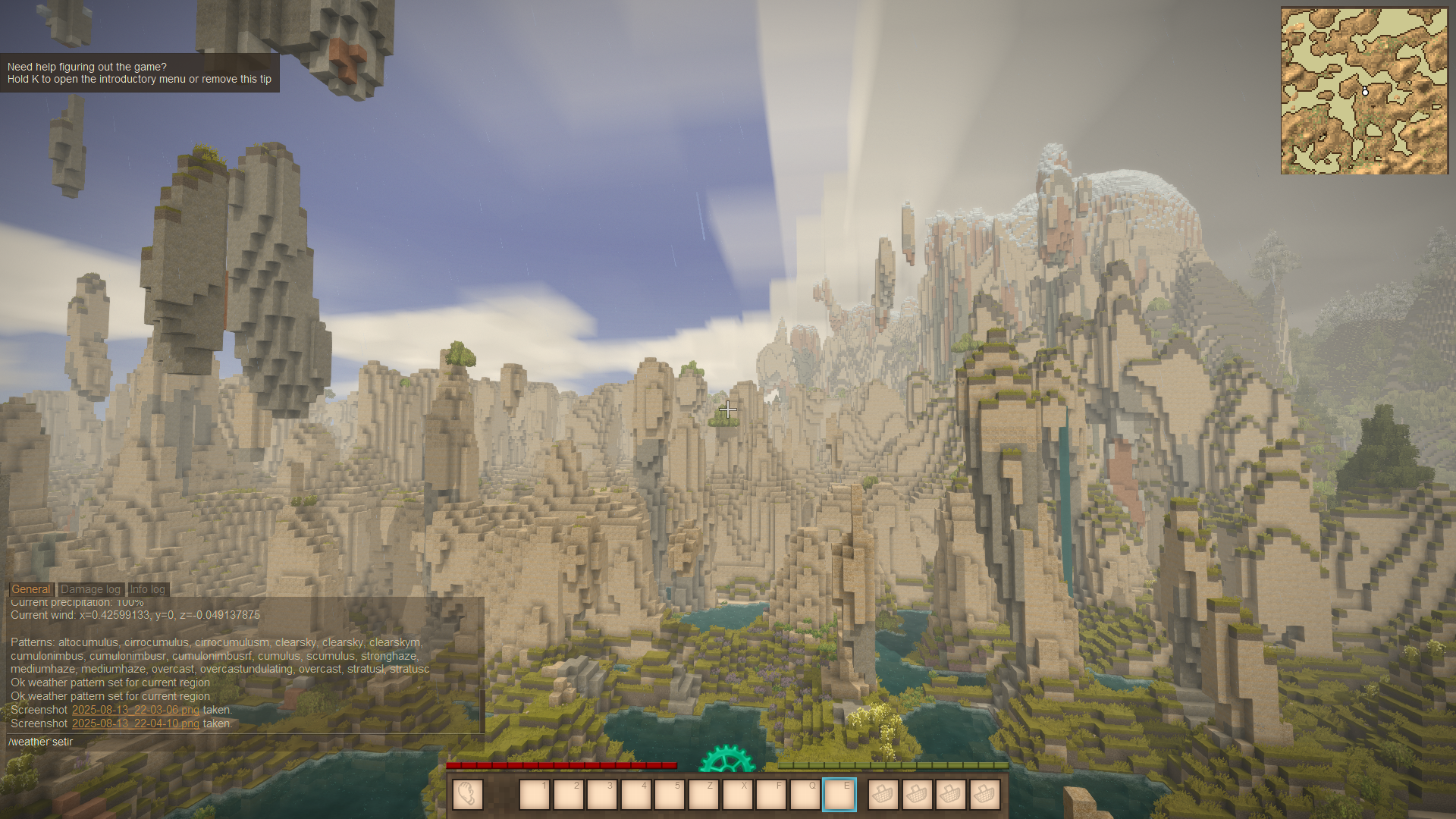This screenshot has height=819, width=1456.
Task: Show the Info log tab
Action: tap(147, 589)
